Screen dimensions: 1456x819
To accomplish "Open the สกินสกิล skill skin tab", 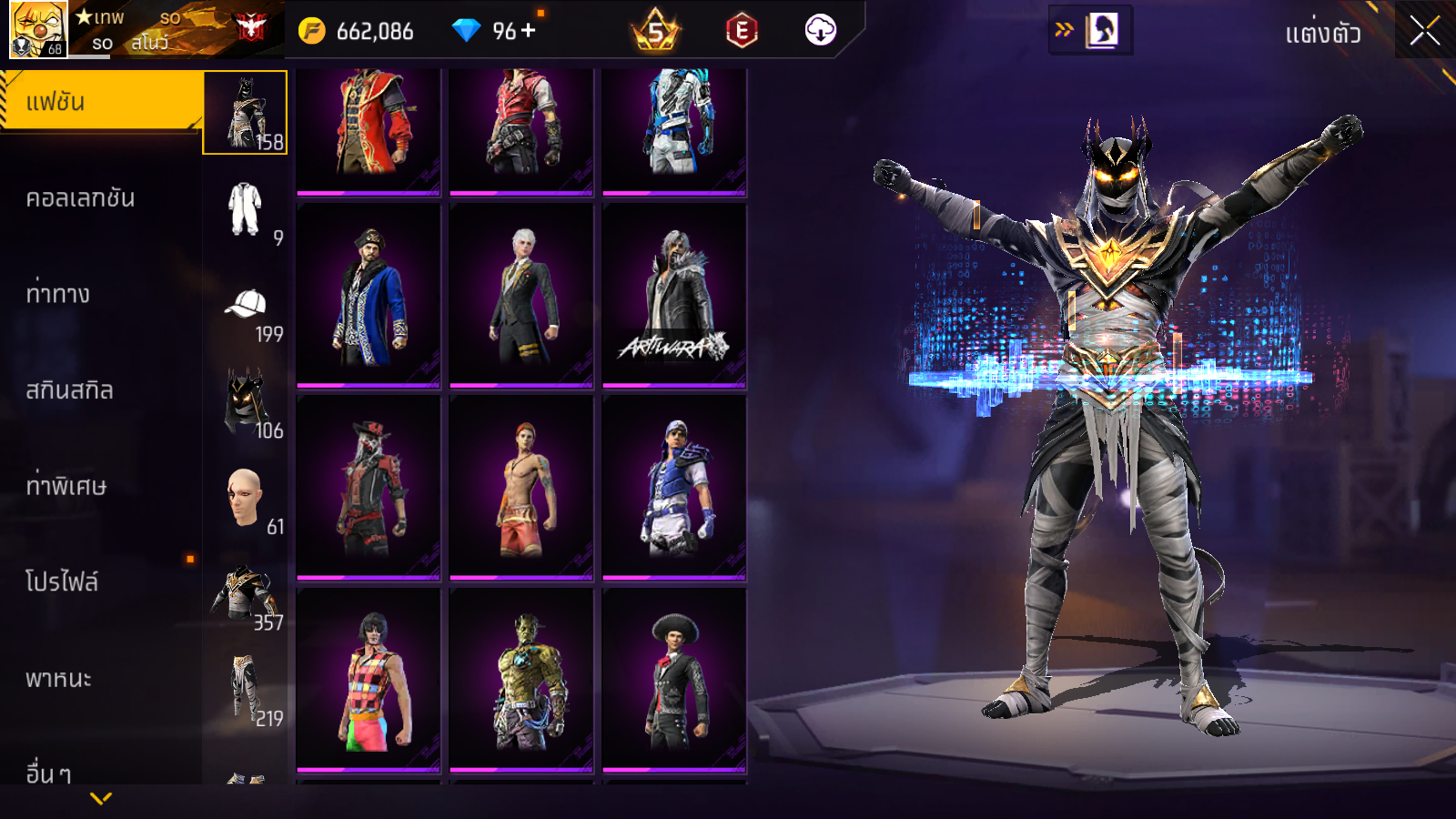I will [x=70, y=390].
